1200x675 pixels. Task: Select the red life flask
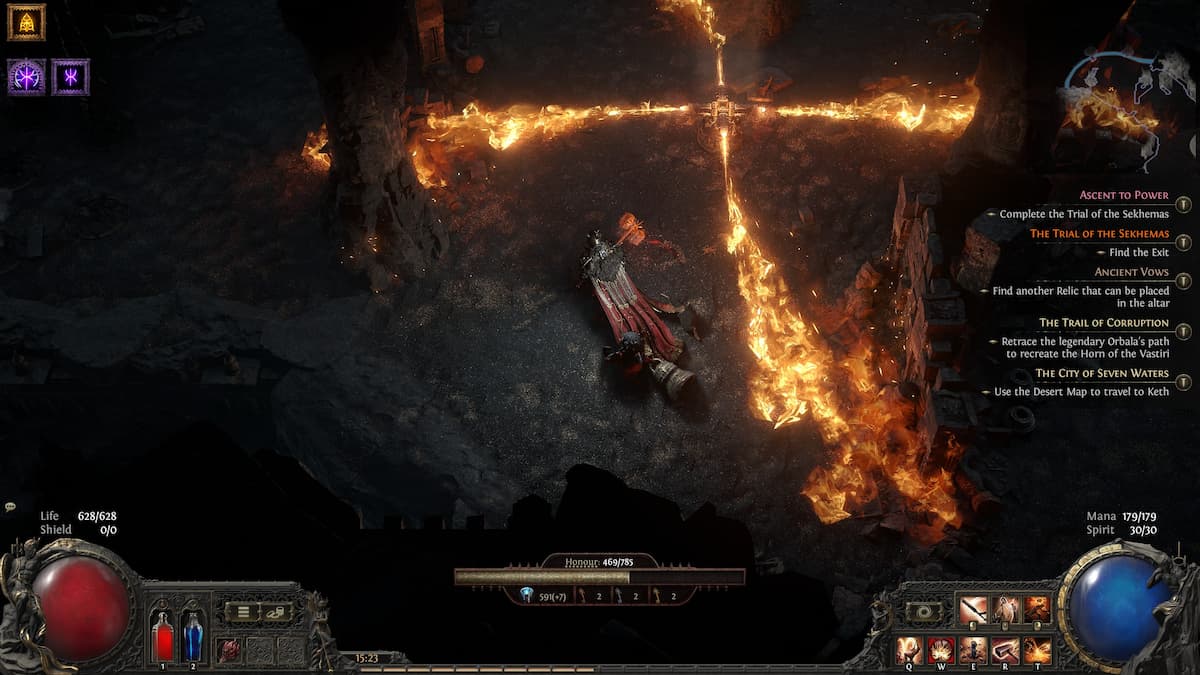coord(162,636)
